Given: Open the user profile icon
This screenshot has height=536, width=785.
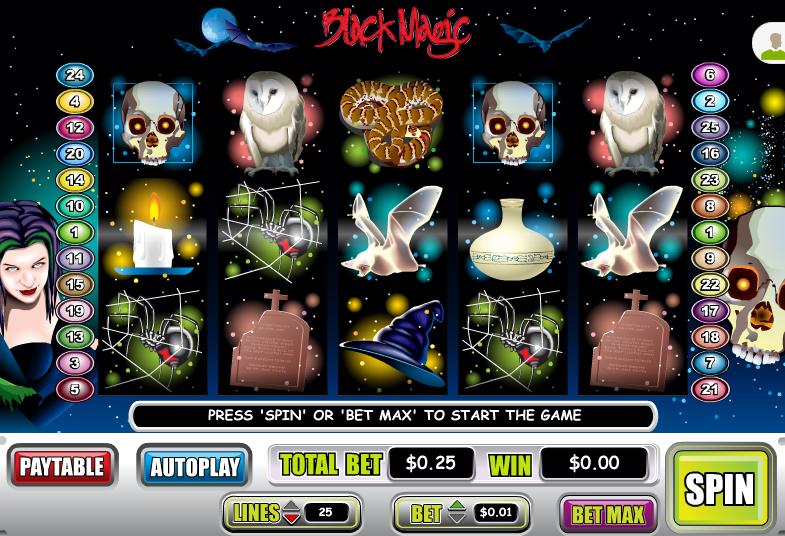Looking at the screenshot, I should tap(772, 44).
